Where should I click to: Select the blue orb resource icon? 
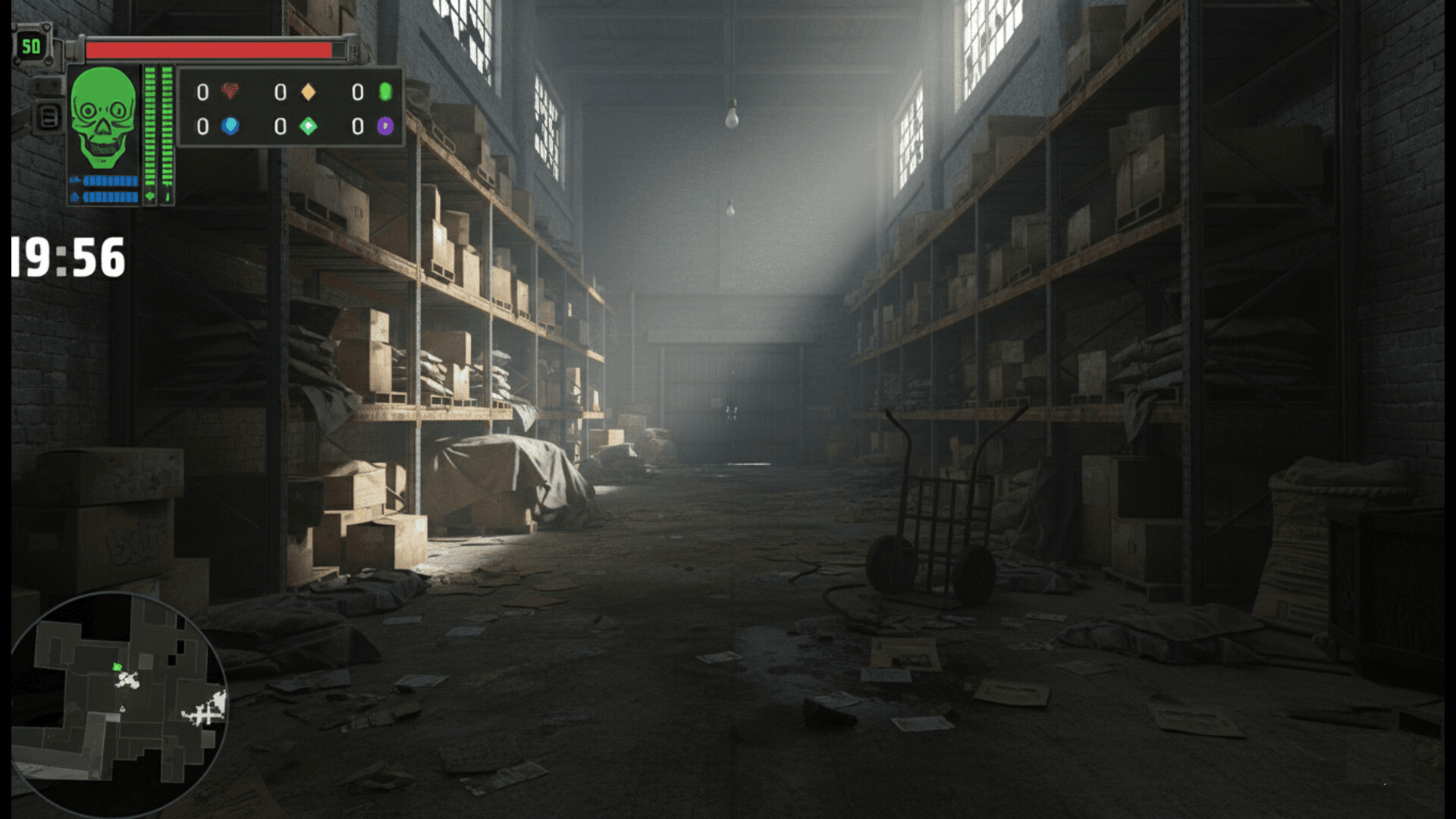[231, 126]
